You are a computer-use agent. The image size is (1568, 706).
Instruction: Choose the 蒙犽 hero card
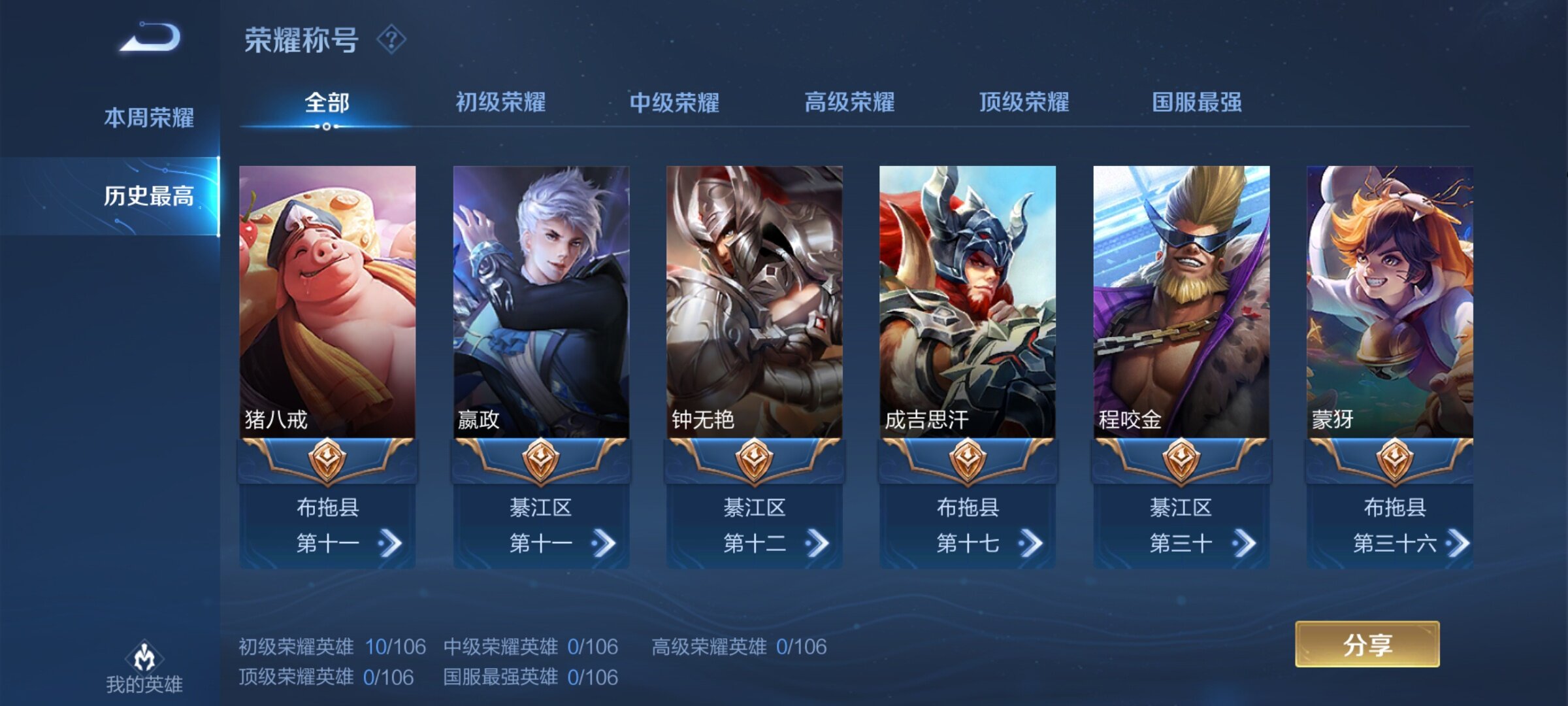1390,301
